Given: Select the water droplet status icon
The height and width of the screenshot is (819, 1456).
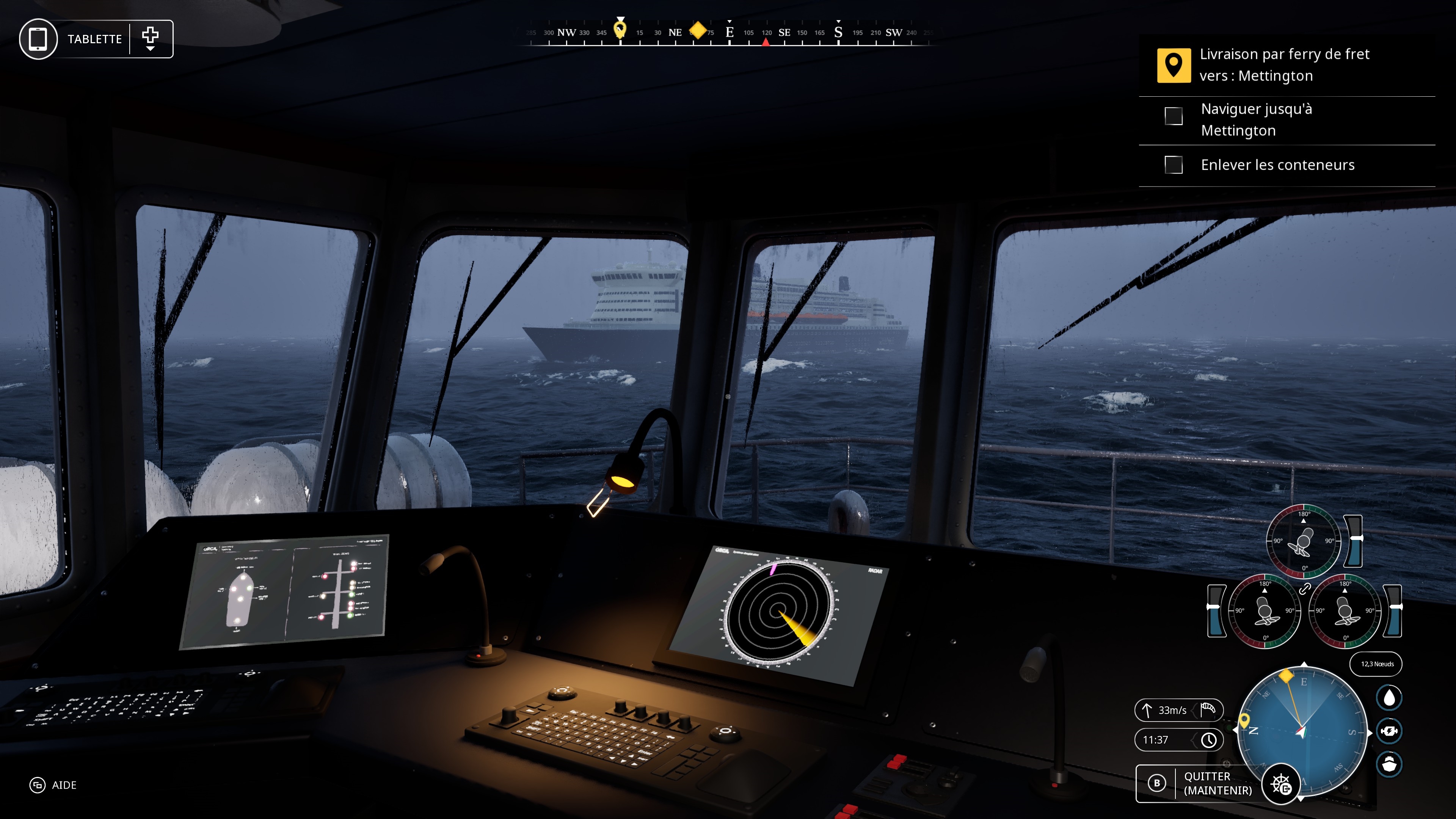Looking at the screenshot, I should (x=1389, y=698).
